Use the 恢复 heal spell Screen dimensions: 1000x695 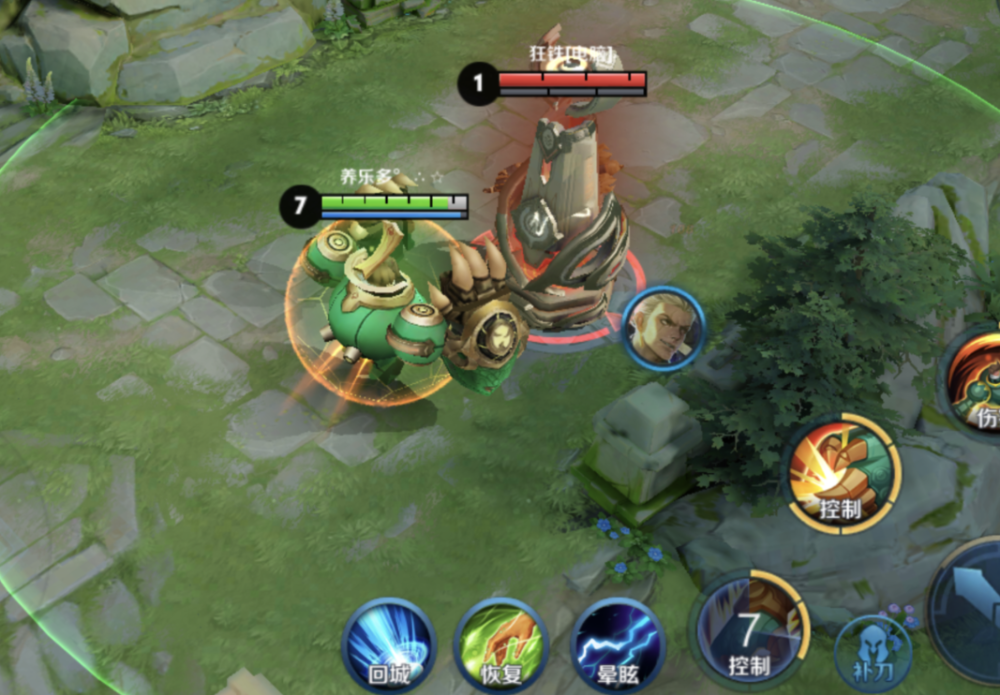(x=502, y=644)
